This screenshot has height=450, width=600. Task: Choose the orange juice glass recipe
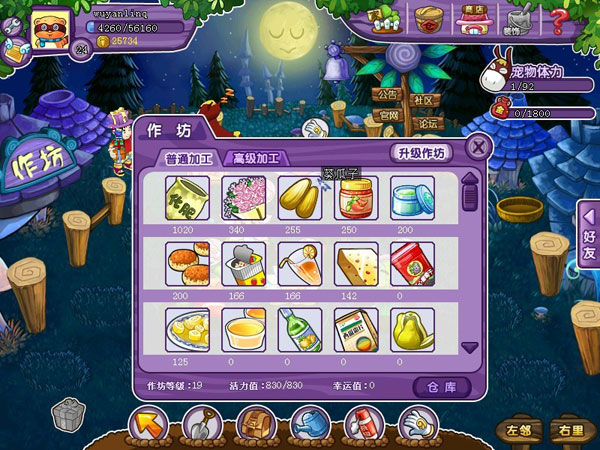tap(300, 264)
